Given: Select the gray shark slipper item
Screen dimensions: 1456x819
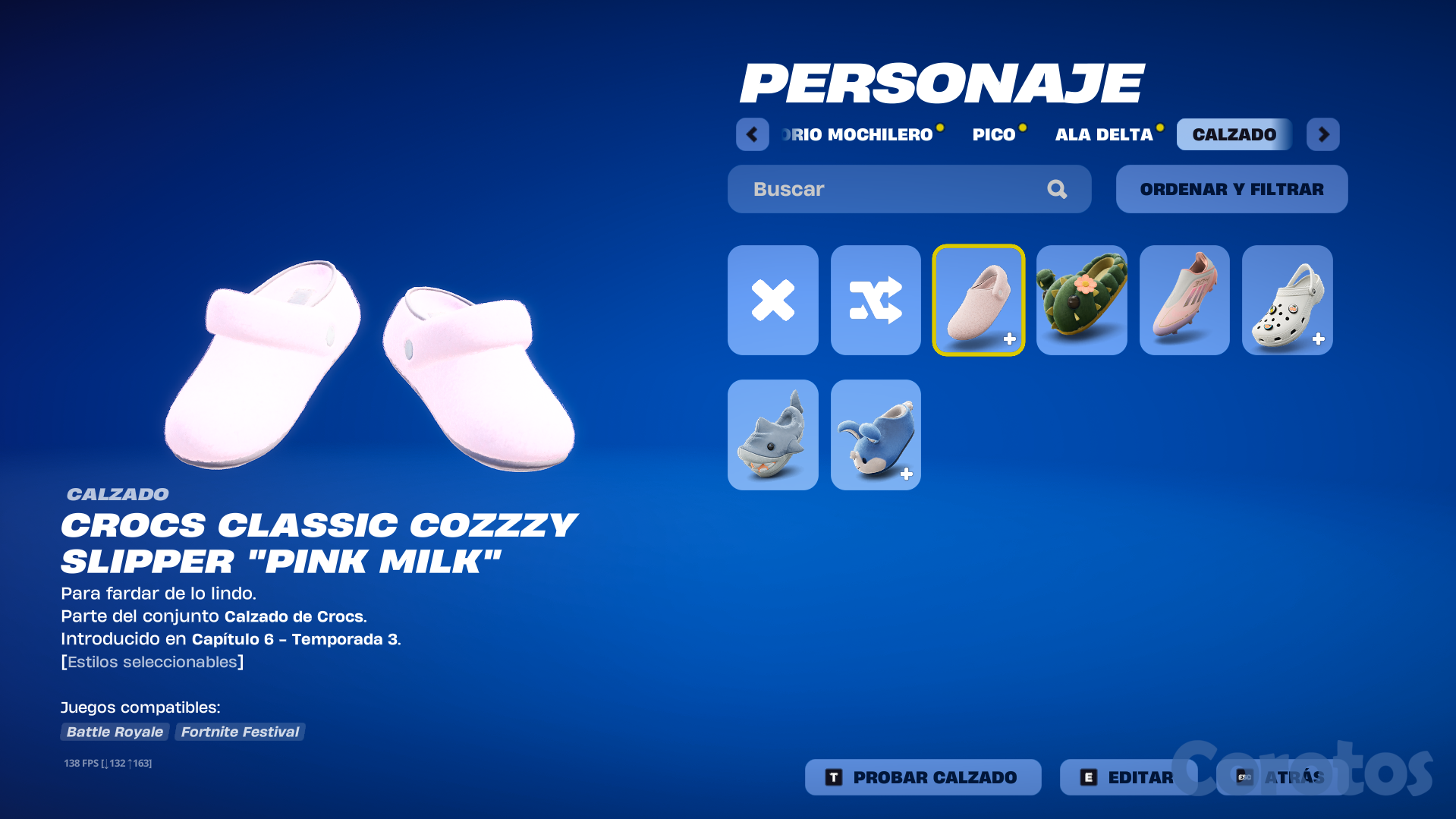Looking at the screenshot, I should (x=772, y=434).
